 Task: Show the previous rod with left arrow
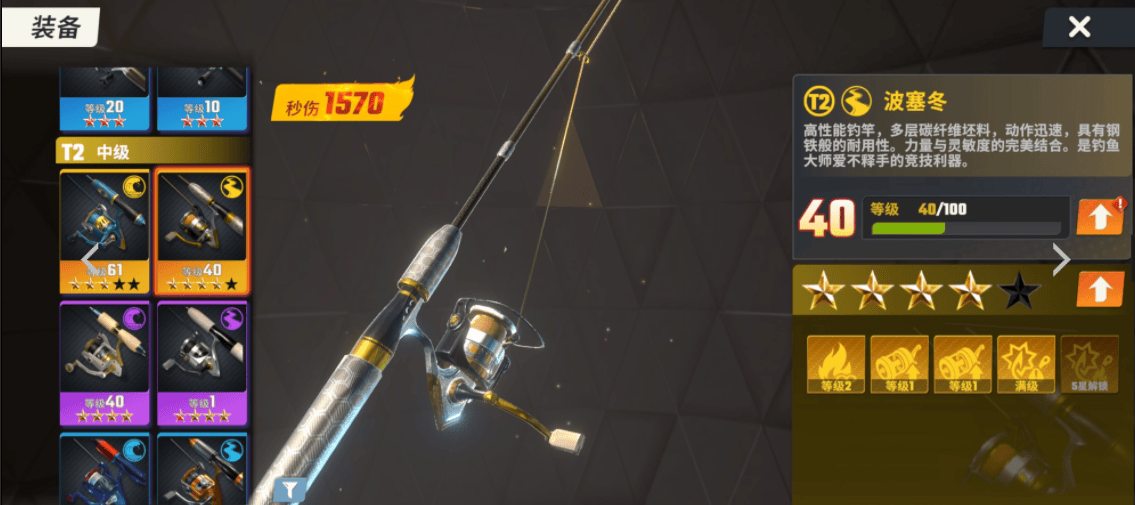click(90, 257)
